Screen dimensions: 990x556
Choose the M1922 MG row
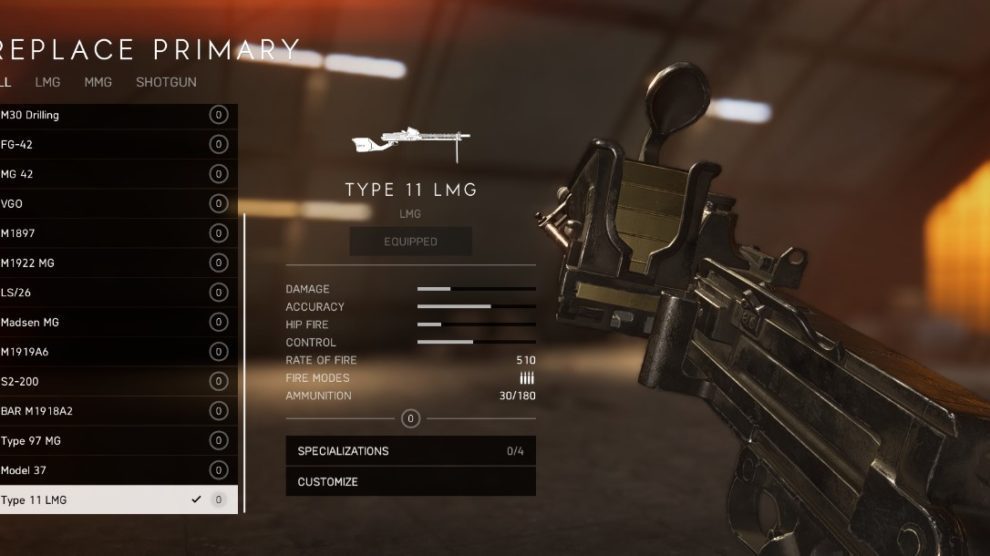[110, 263]
